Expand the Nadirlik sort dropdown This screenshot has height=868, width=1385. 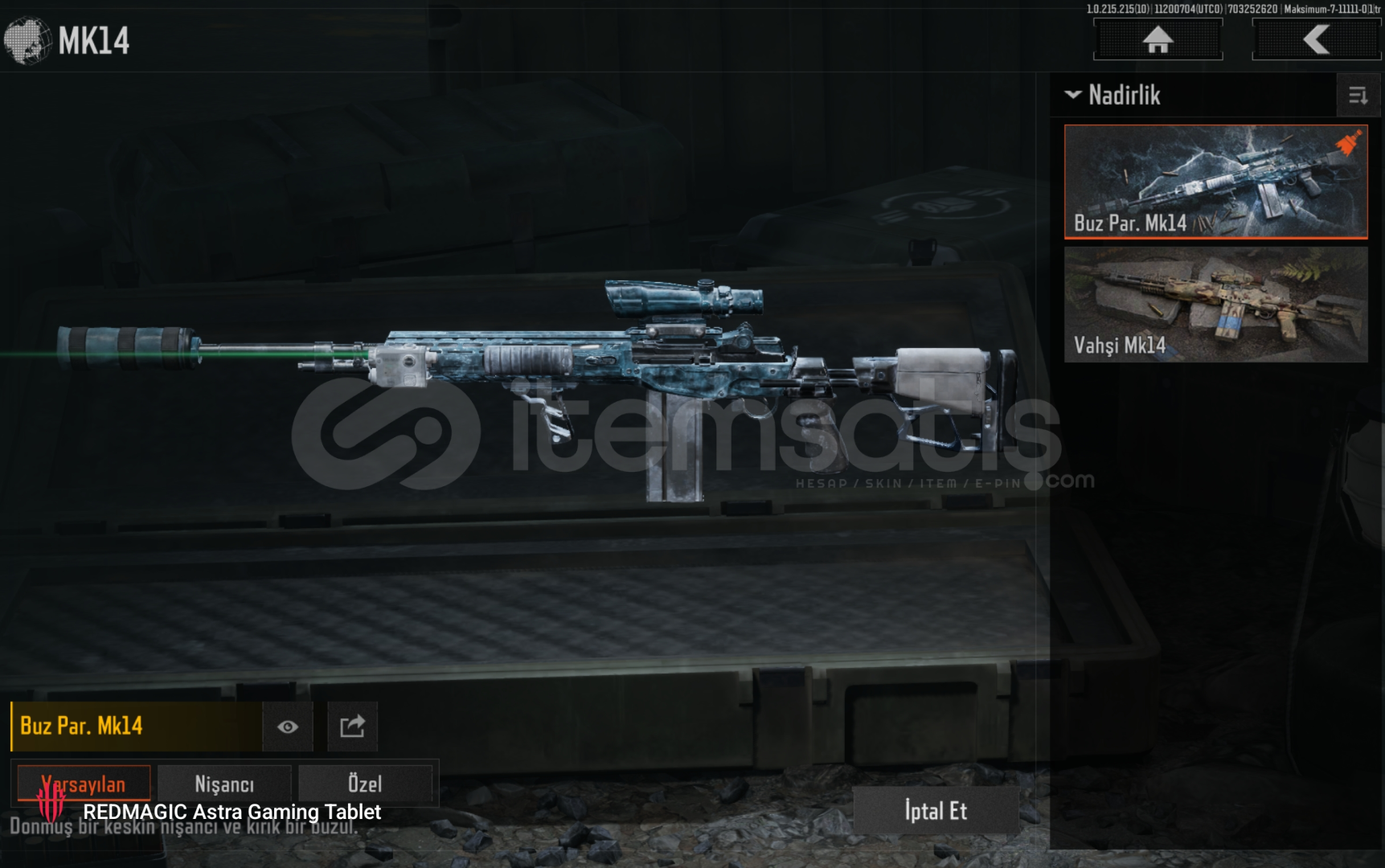(x=1113, y=95)
